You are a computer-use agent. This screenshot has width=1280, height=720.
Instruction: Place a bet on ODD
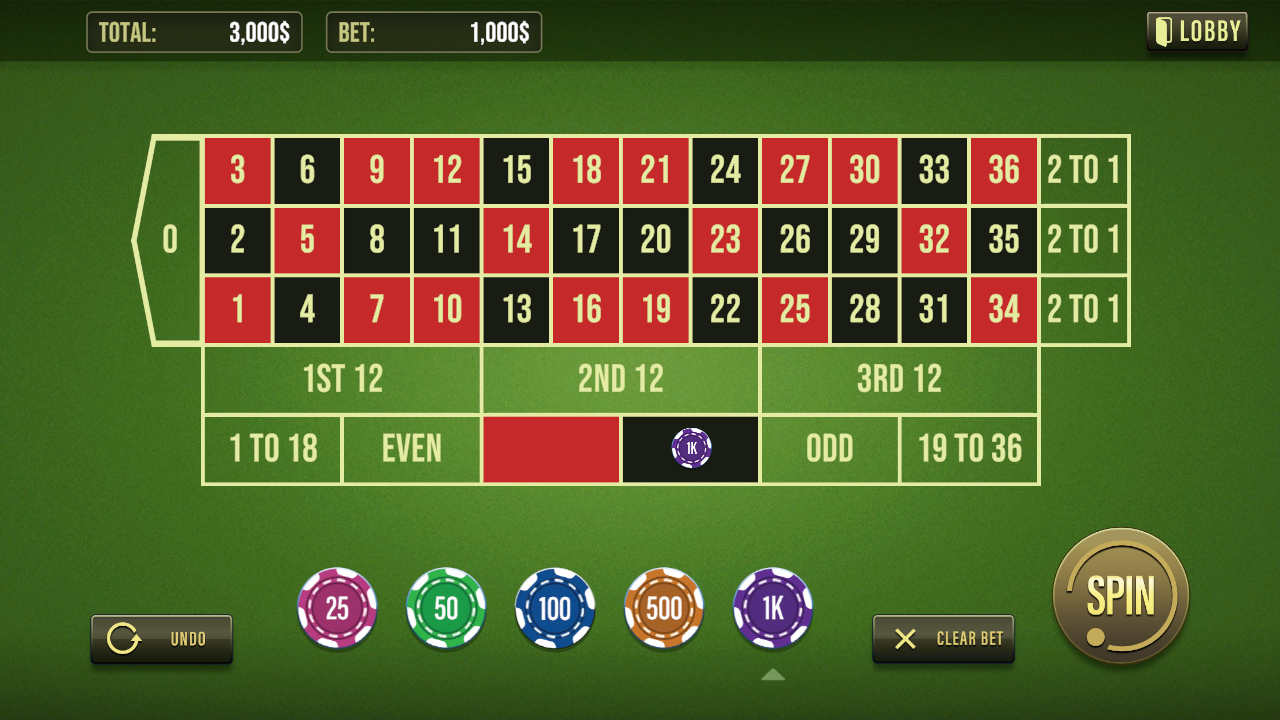click(x=830, y=449)
